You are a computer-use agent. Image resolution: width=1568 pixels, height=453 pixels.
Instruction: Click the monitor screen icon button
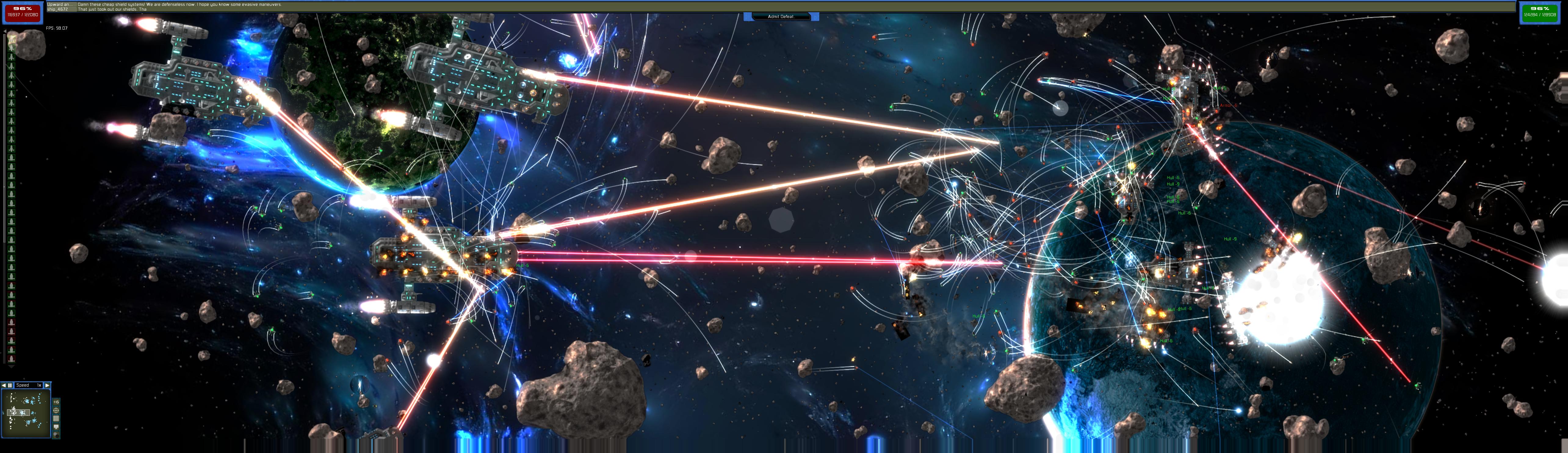(56, 427)
